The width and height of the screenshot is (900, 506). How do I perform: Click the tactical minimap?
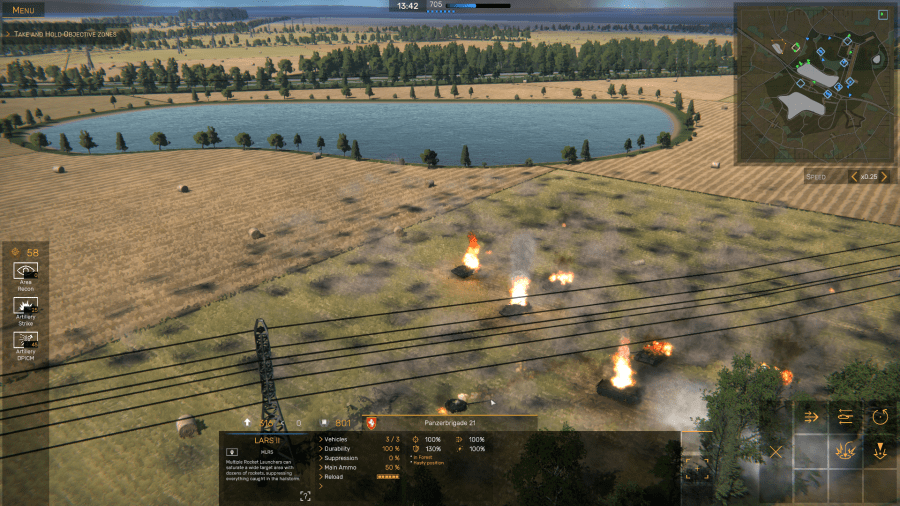click(812, 84)
